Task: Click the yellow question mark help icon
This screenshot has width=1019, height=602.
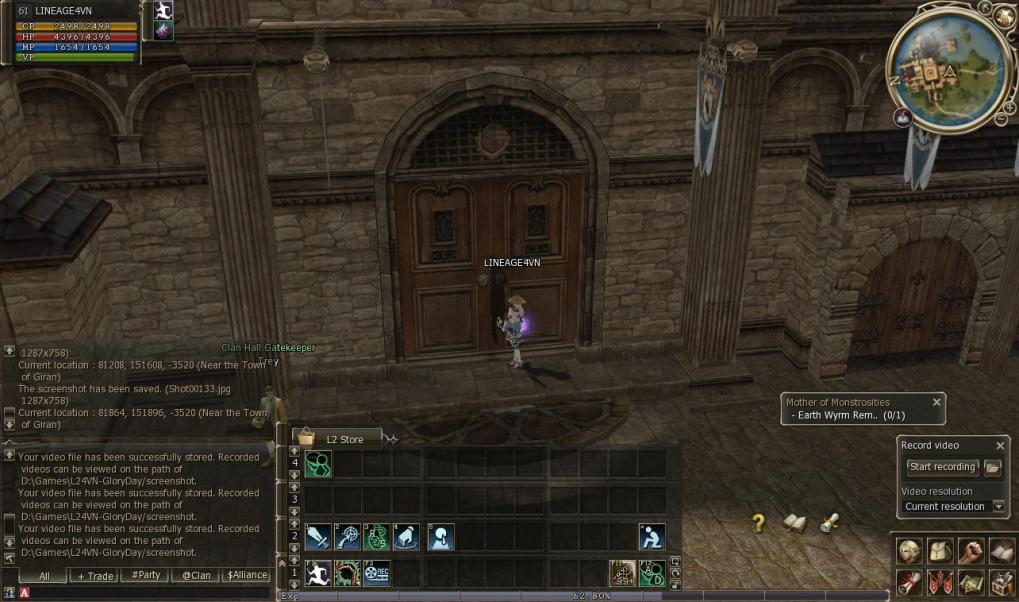Action: pyautogui.click(x=759, y=522)
